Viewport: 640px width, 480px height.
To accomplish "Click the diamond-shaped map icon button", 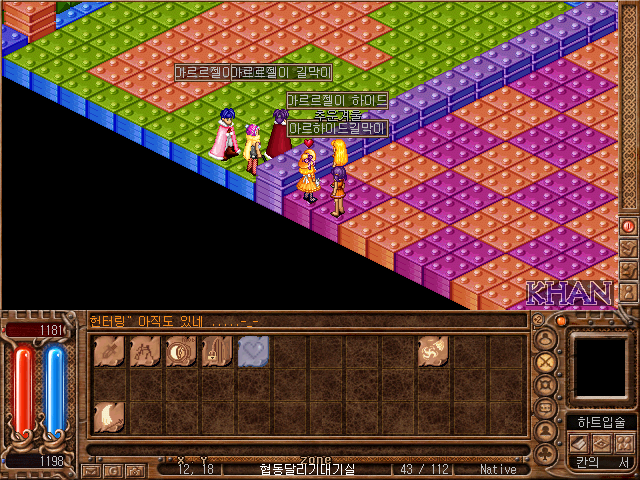I will tap(601, 442).
